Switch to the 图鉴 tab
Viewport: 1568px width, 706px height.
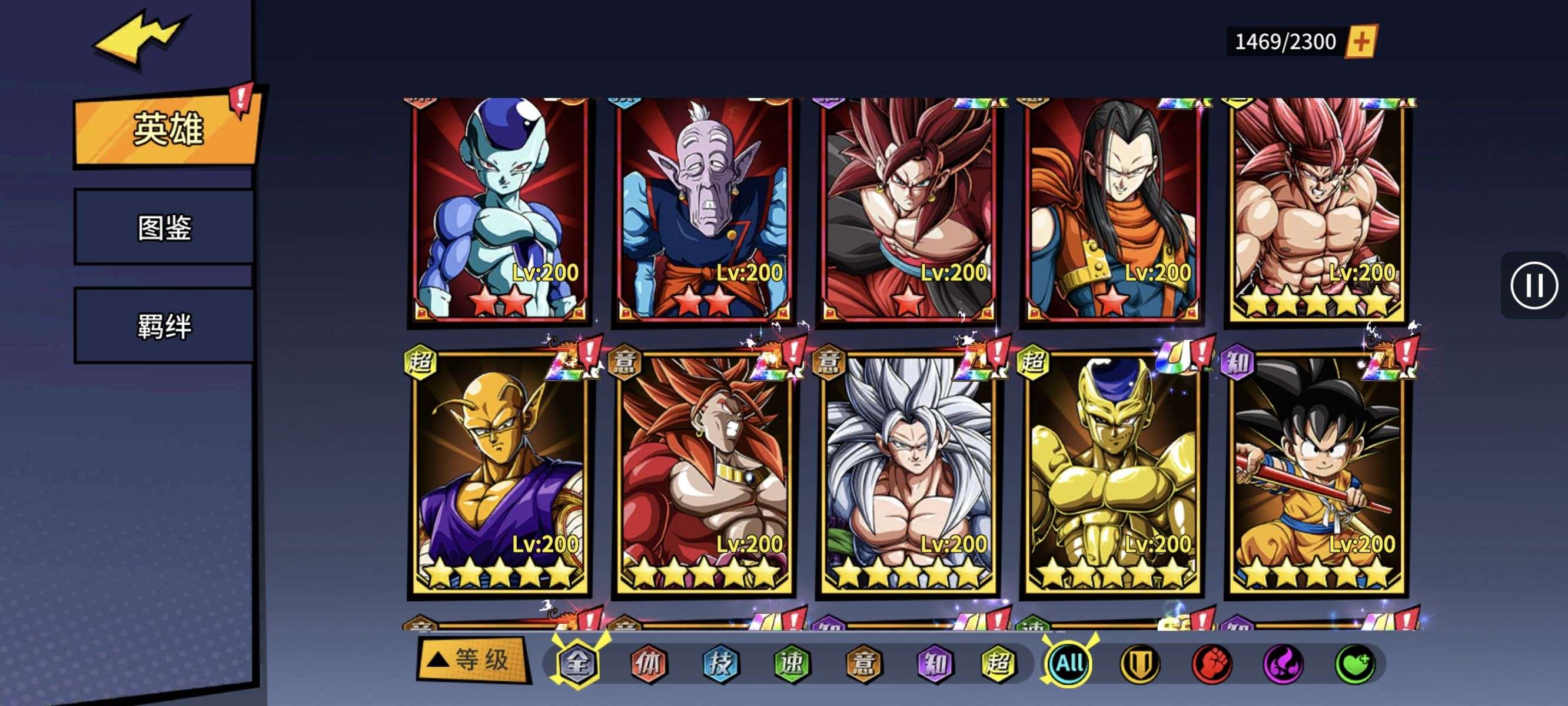[164, 227]
